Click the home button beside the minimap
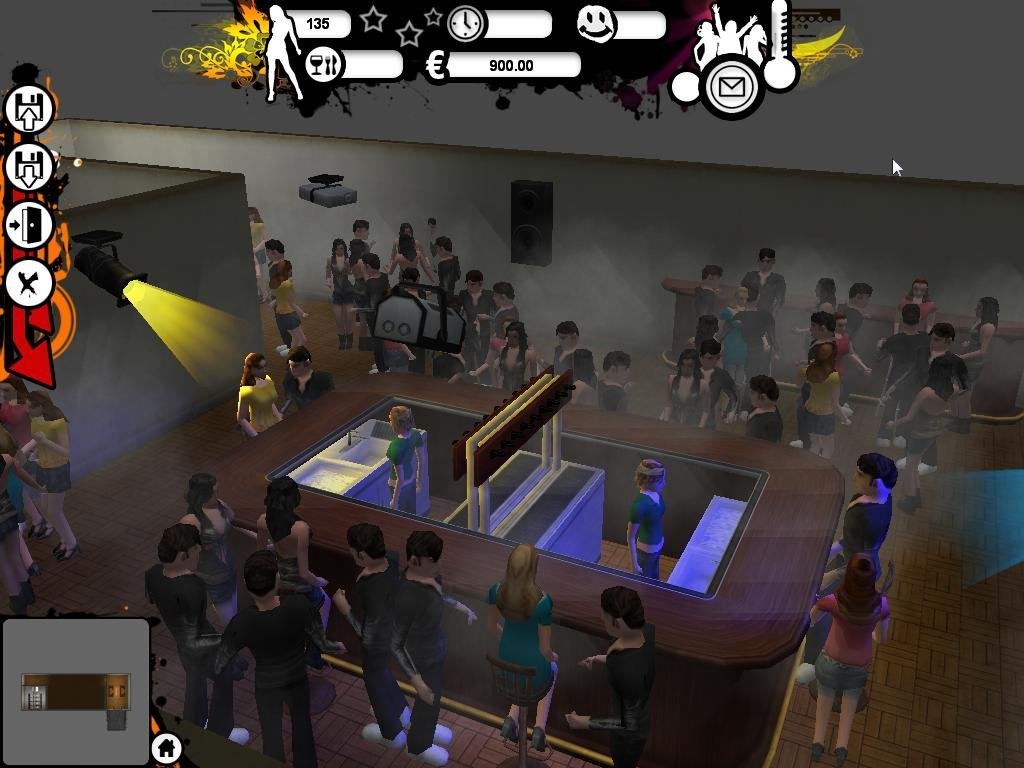The width and height of the screenshot is (1024, 768). [x=167, y=747]
